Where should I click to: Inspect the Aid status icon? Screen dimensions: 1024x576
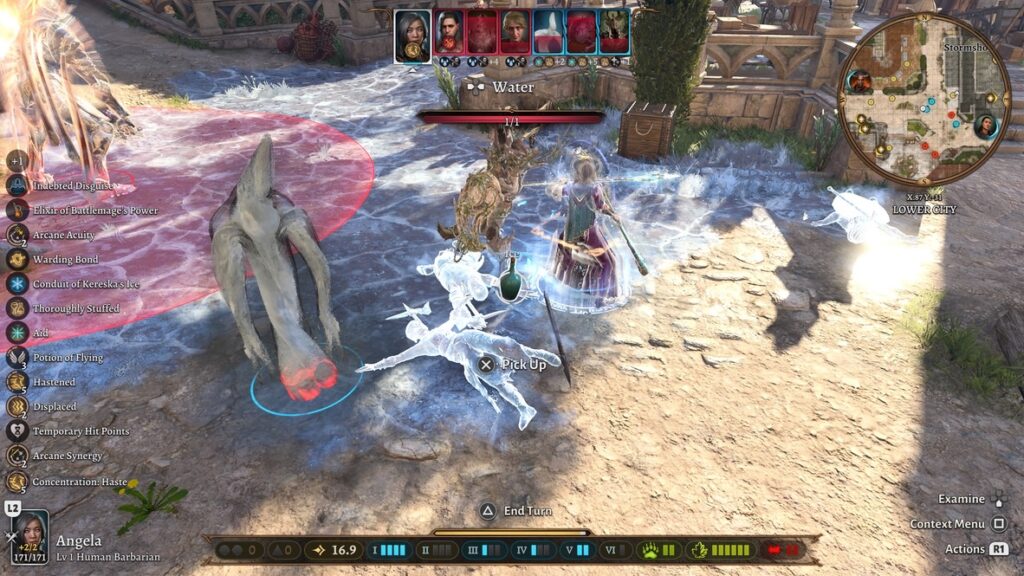click(17, 333)
